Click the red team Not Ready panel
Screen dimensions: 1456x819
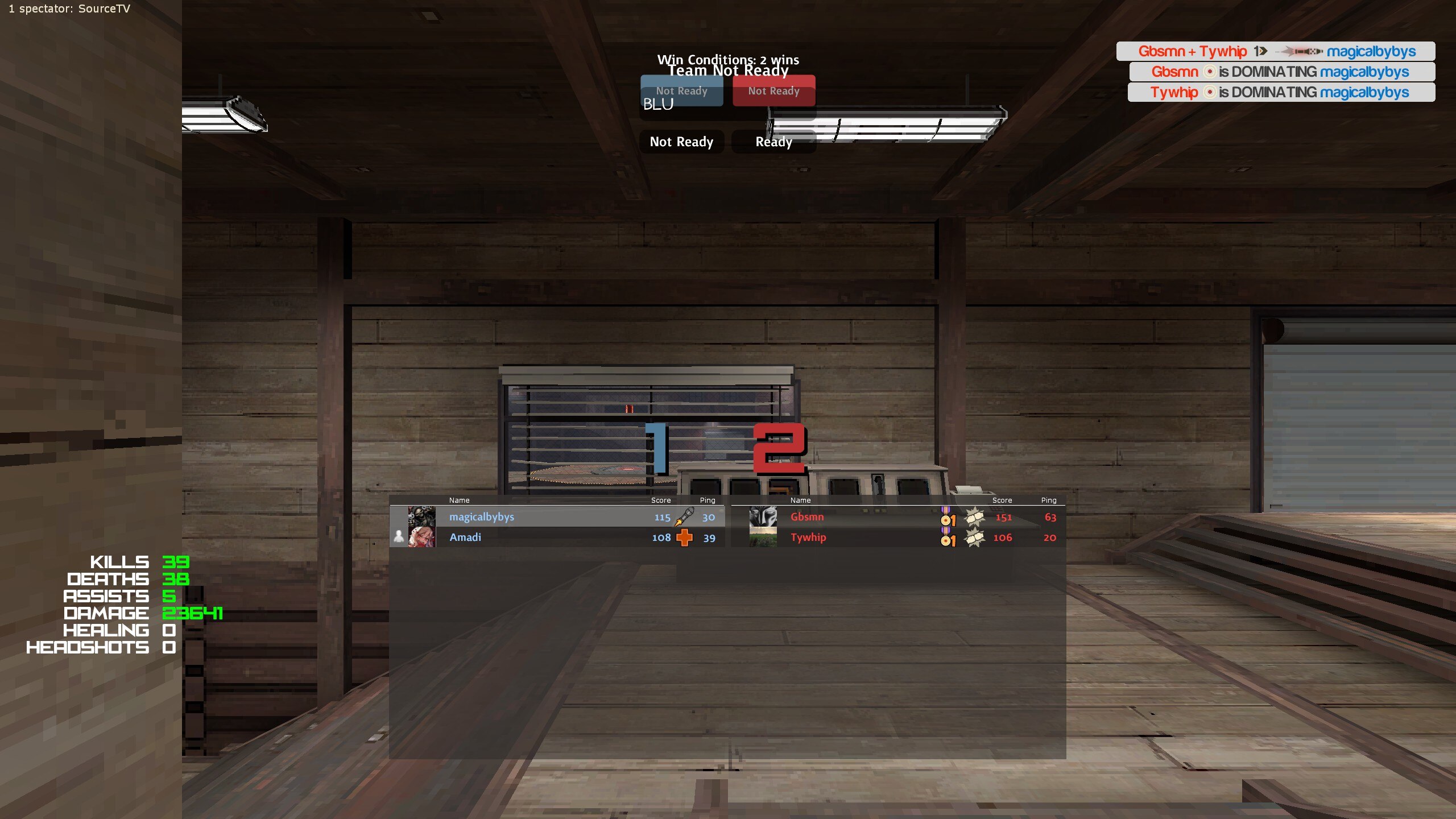[x=773, y=90]
